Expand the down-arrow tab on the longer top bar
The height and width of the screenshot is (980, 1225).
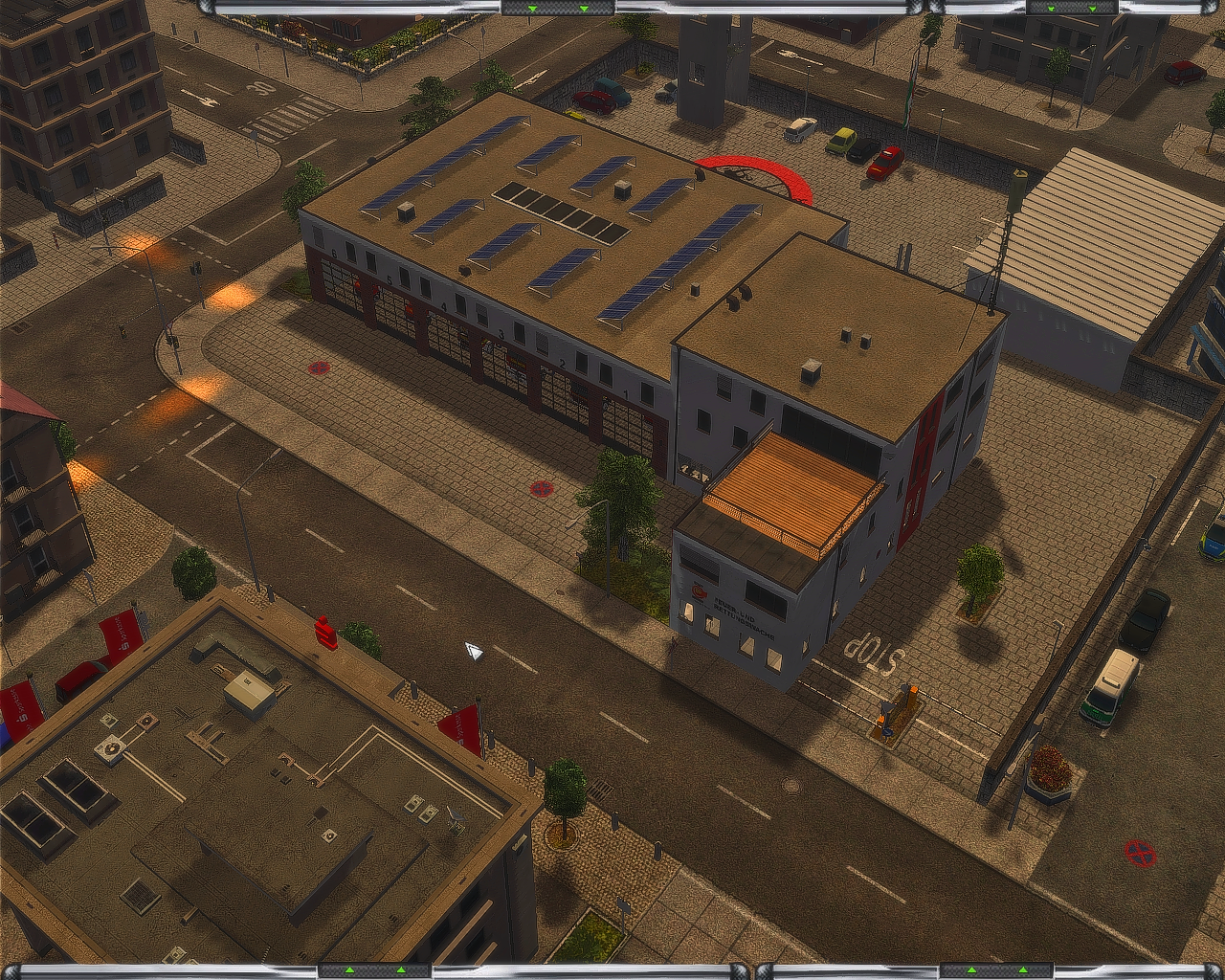point(558,8)
